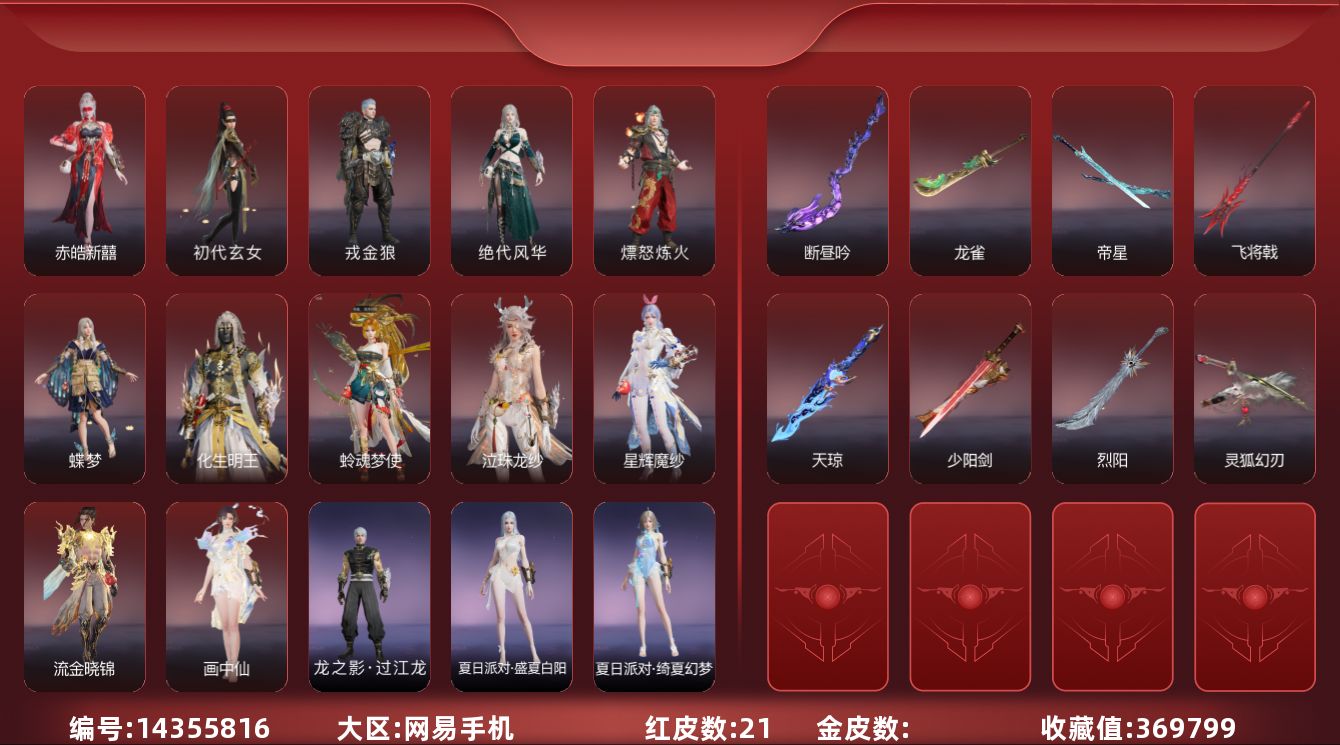This screenshot has height=745, width=1340.
Task: Pick the 星辉魔纱 skin card
Action: pyautogui.click(x=654, y=388)
